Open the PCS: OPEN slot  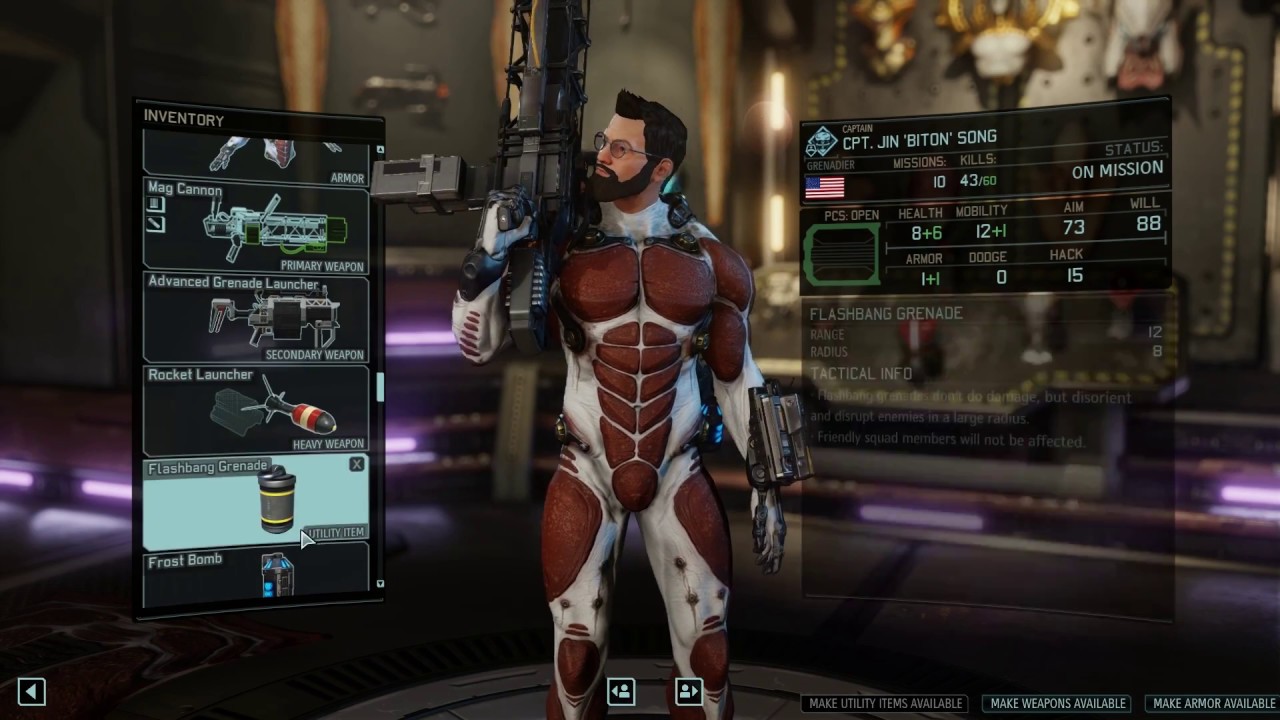pos(842,252)
